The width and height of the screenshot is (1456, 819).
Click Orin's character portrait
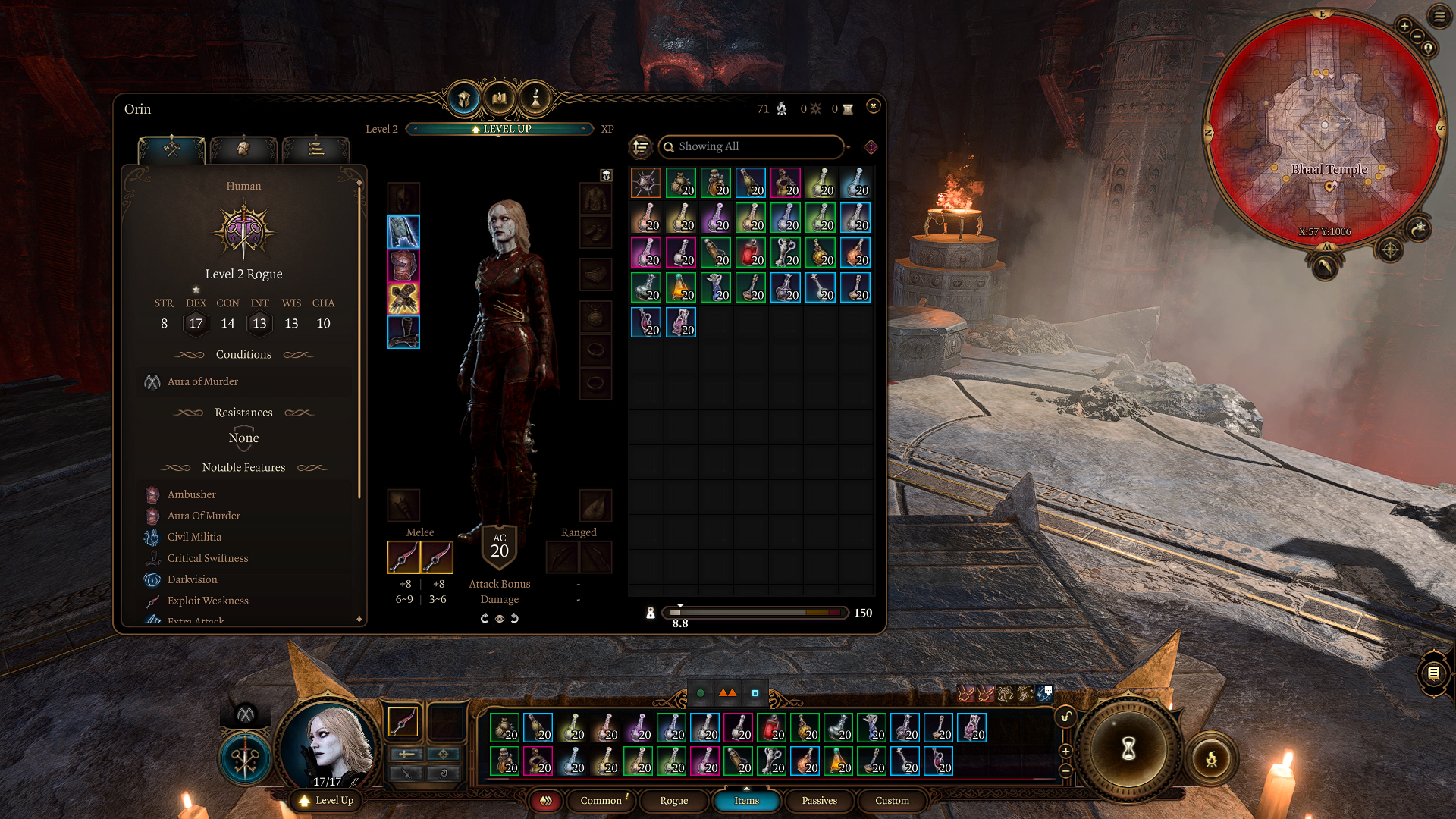328,747
